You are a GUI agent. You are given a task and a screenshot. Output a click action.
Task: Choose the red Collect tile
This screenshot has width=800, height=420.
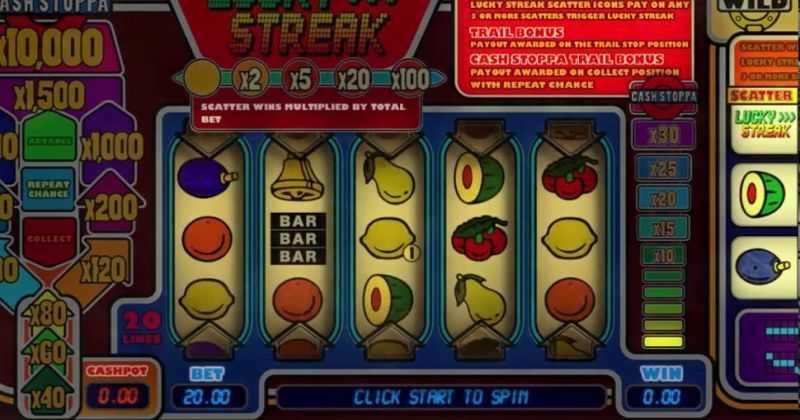coord(50,240)
